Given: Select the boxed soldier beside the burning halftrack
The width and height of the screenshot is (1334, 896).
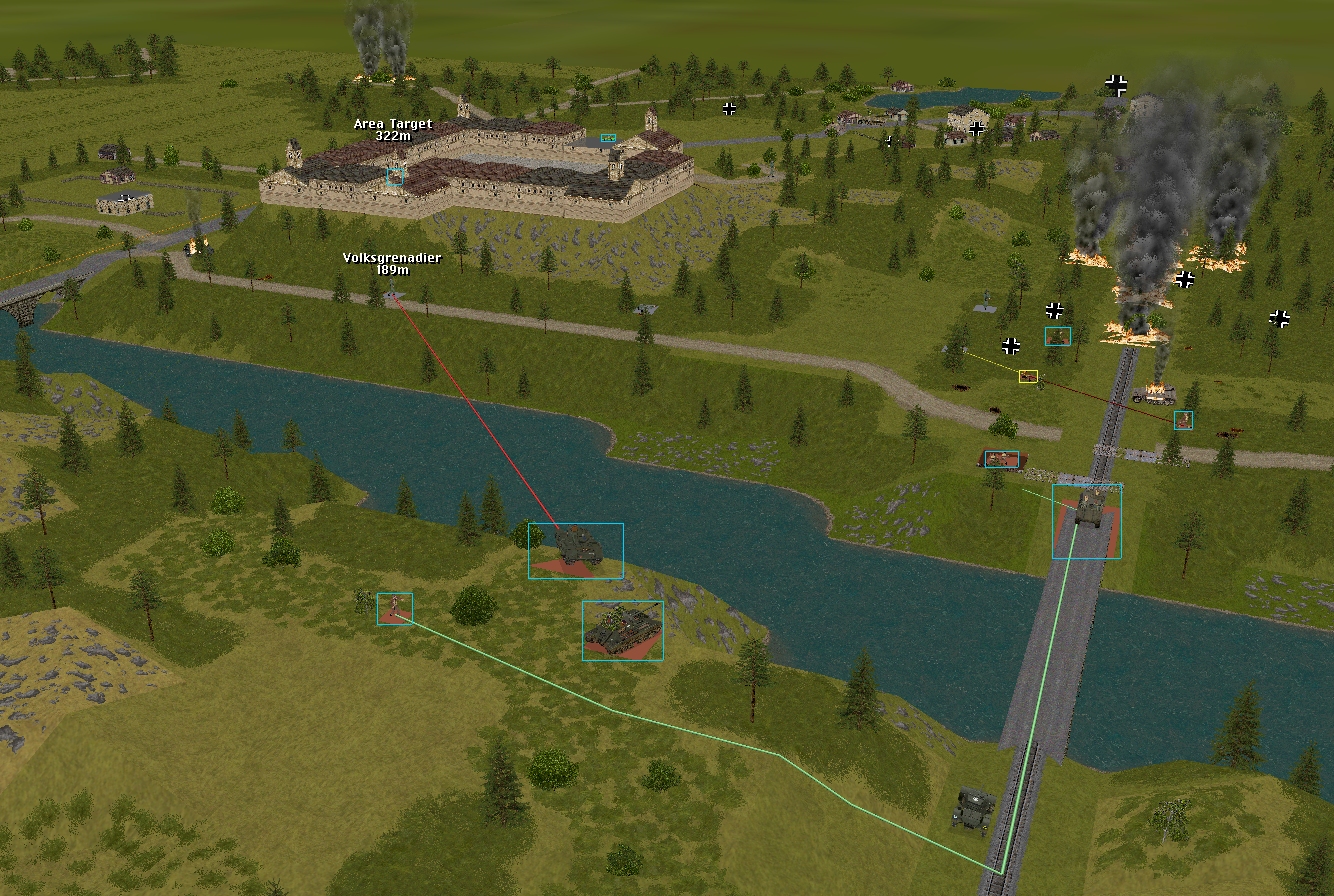Looking at the screenshot, I should click(1183, 420).
